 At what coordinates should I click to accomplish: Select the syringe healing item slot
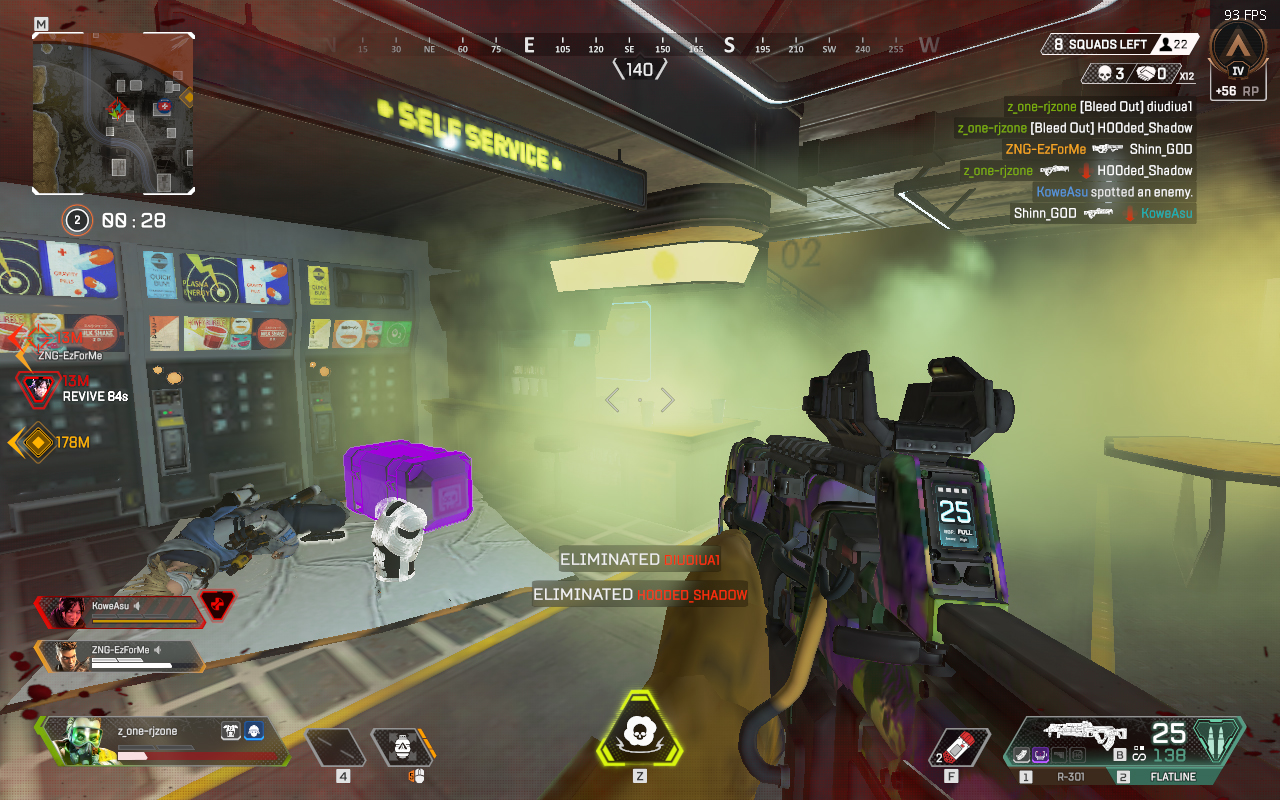click(960, 747)
